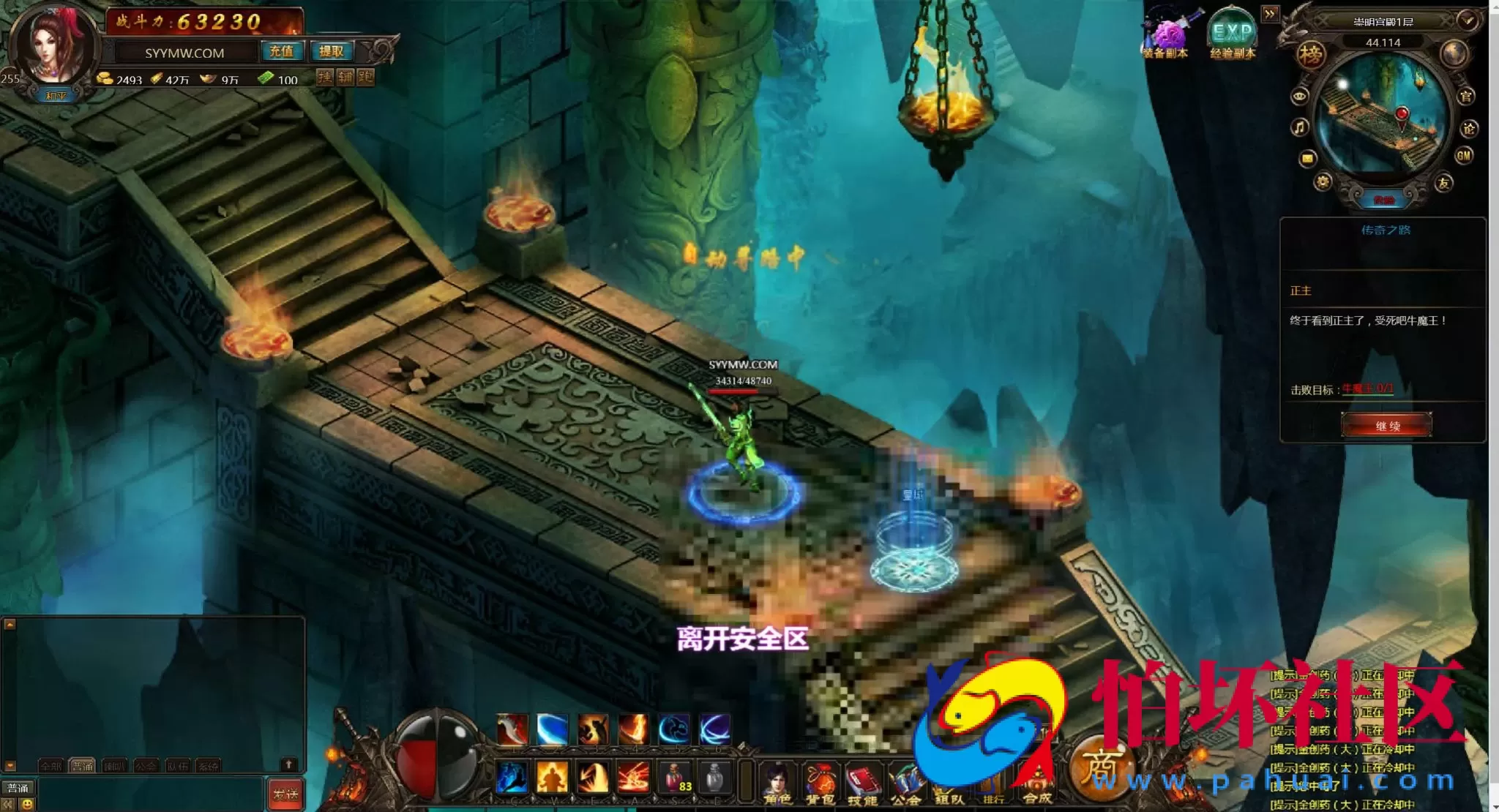The image size is (1499, 812).
Task: Open the 装备副本 equipment dungeon
Action: [x=1167, y=38]
